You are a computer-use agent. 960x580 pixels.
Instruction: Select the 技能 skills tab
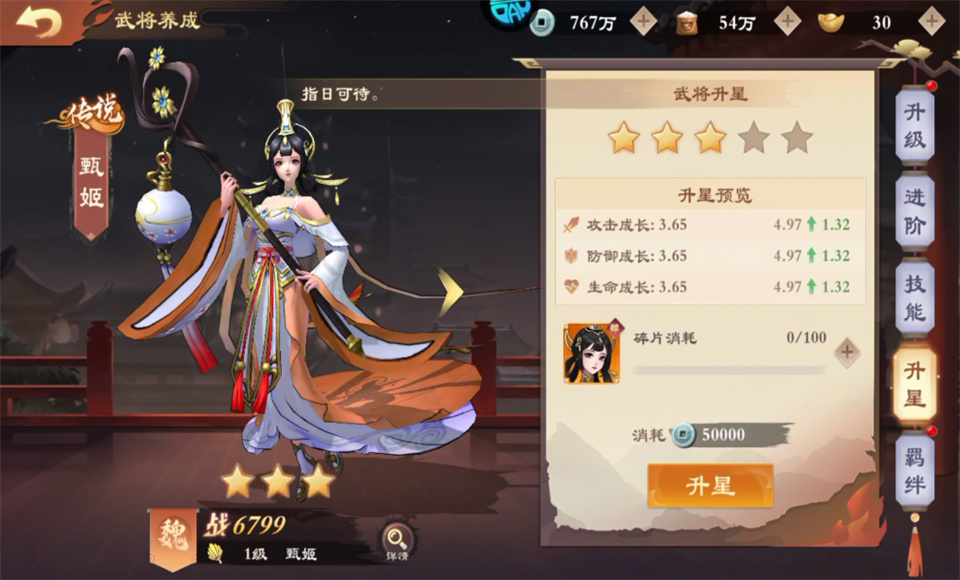(914, 297)
